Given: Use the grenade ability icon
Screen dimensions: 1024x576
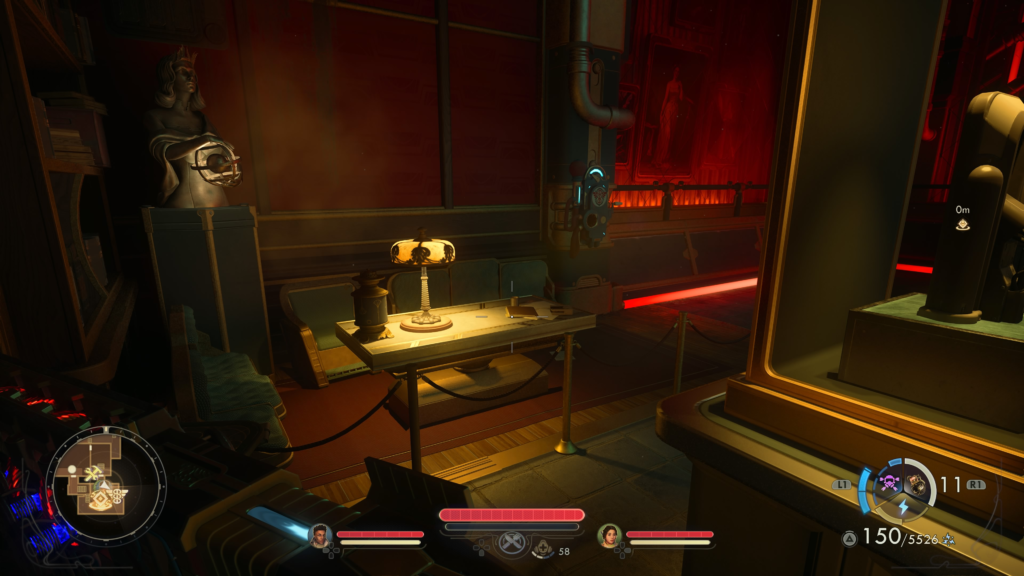Looking at the screenshot, I should pos(916,484).
